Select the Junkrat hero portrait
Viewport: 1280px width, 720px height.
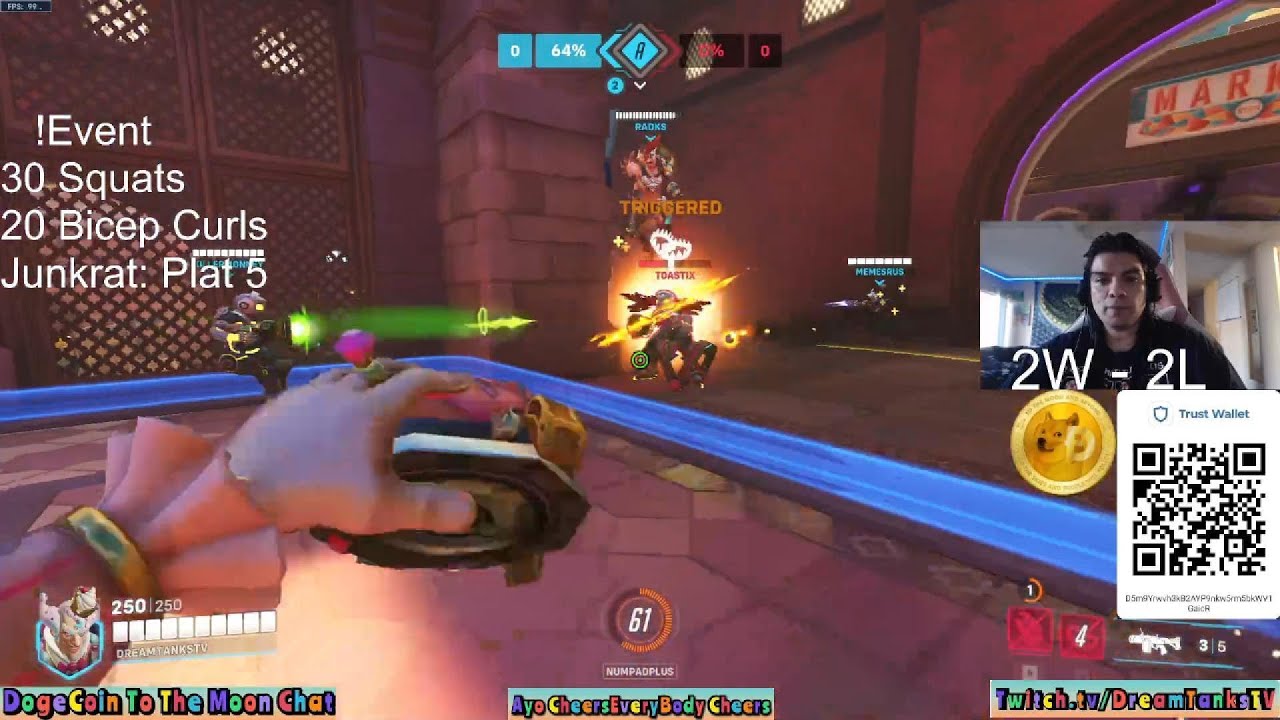(69, 632)
